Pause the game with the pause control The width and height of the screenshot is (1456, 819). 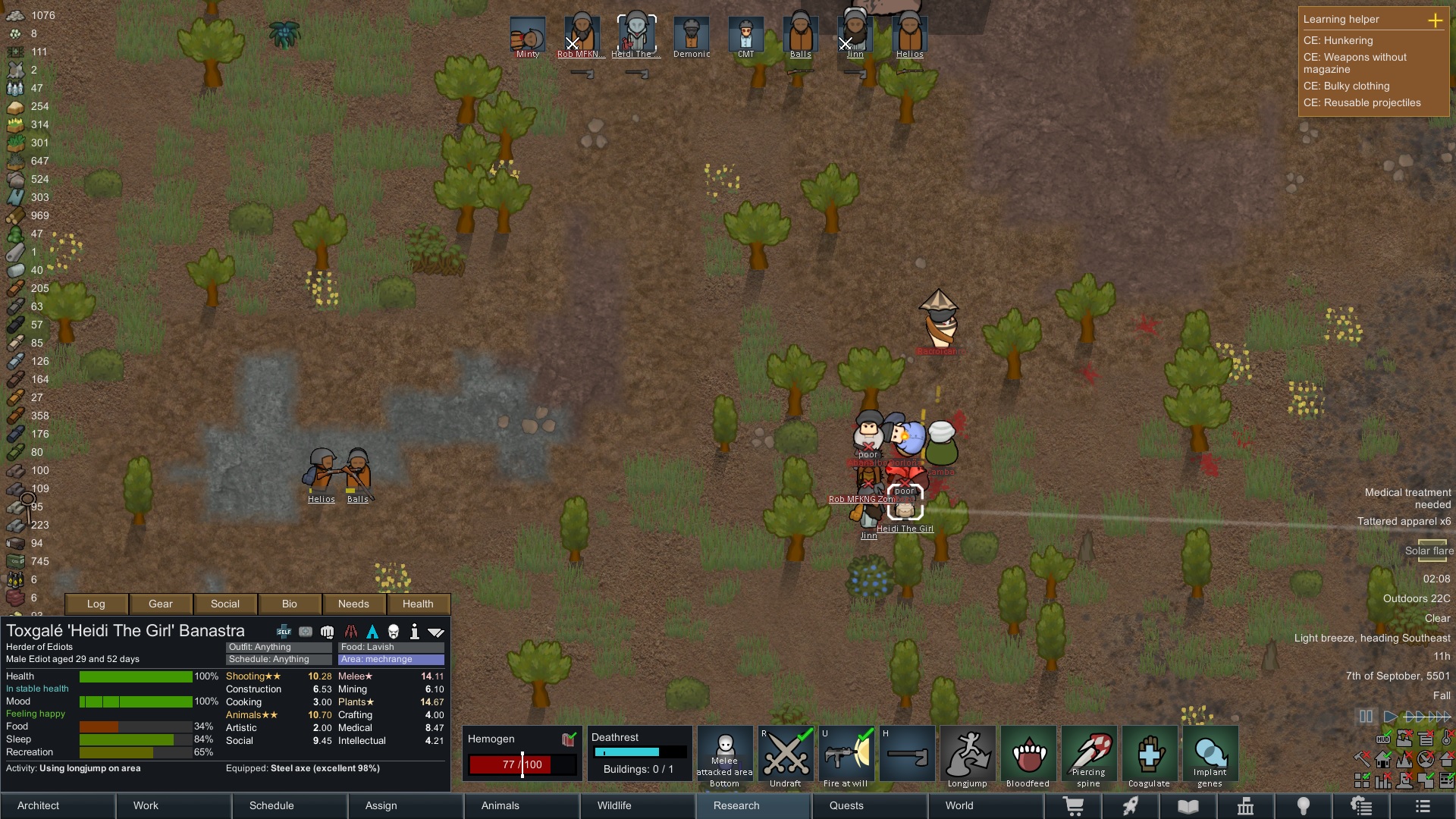click(x=1366, y=717)
